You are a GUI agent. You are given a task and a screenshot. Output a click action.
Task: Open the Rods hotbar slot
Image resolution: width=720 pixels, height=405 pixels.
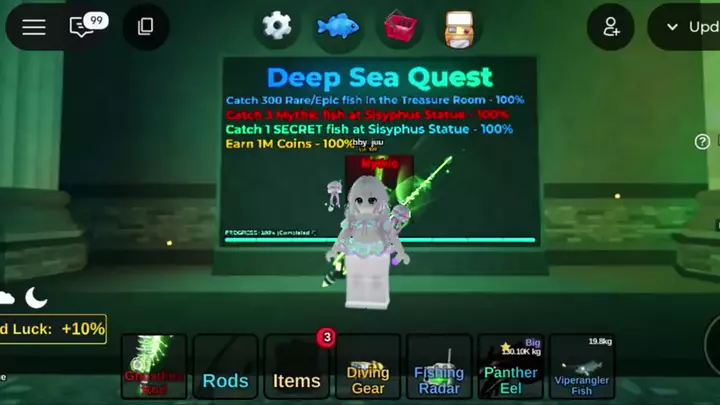point(225,367)
